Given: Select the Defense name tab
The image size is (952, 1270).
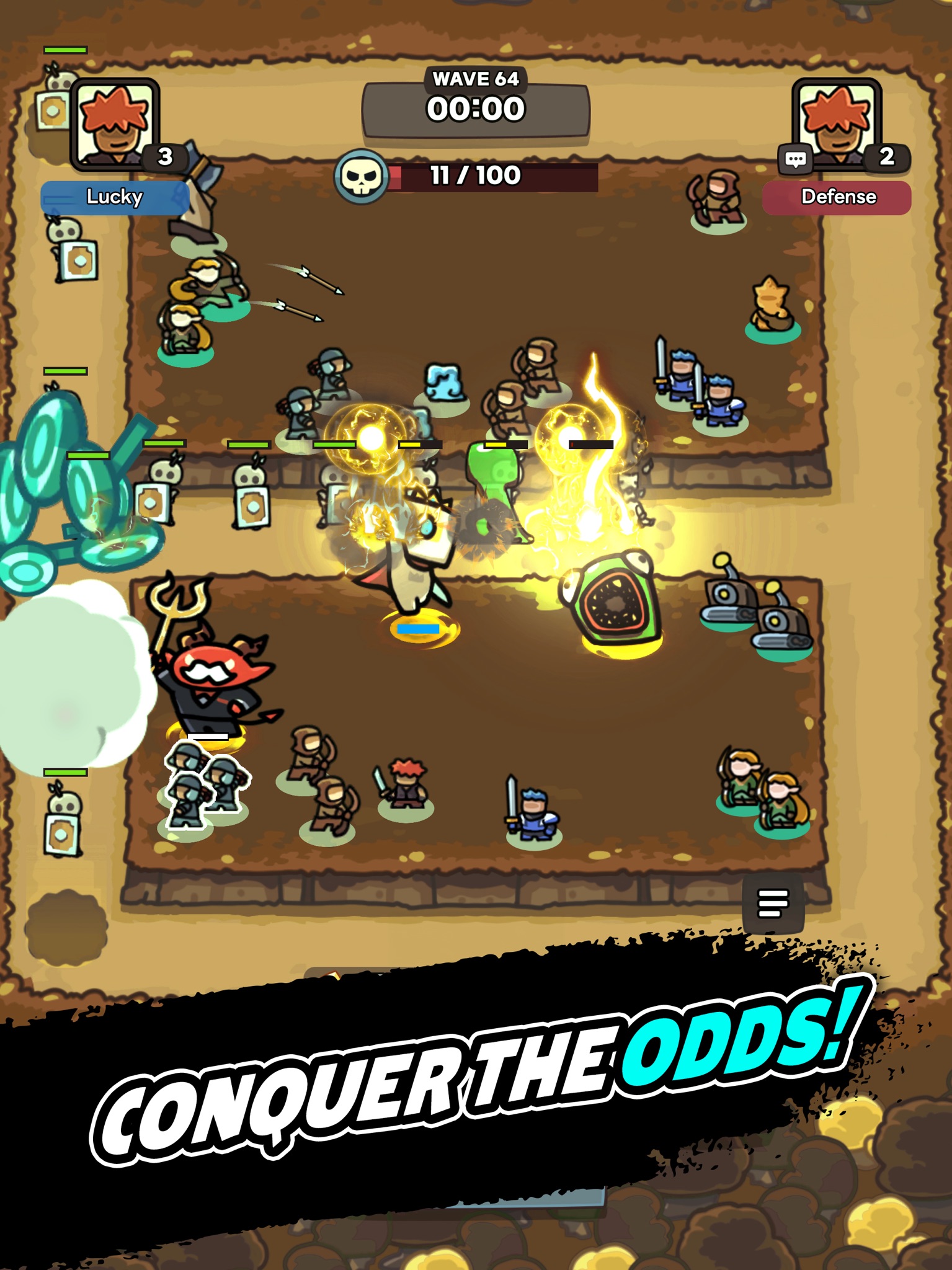Looking at the screenshot, I should tap(837, 197).
